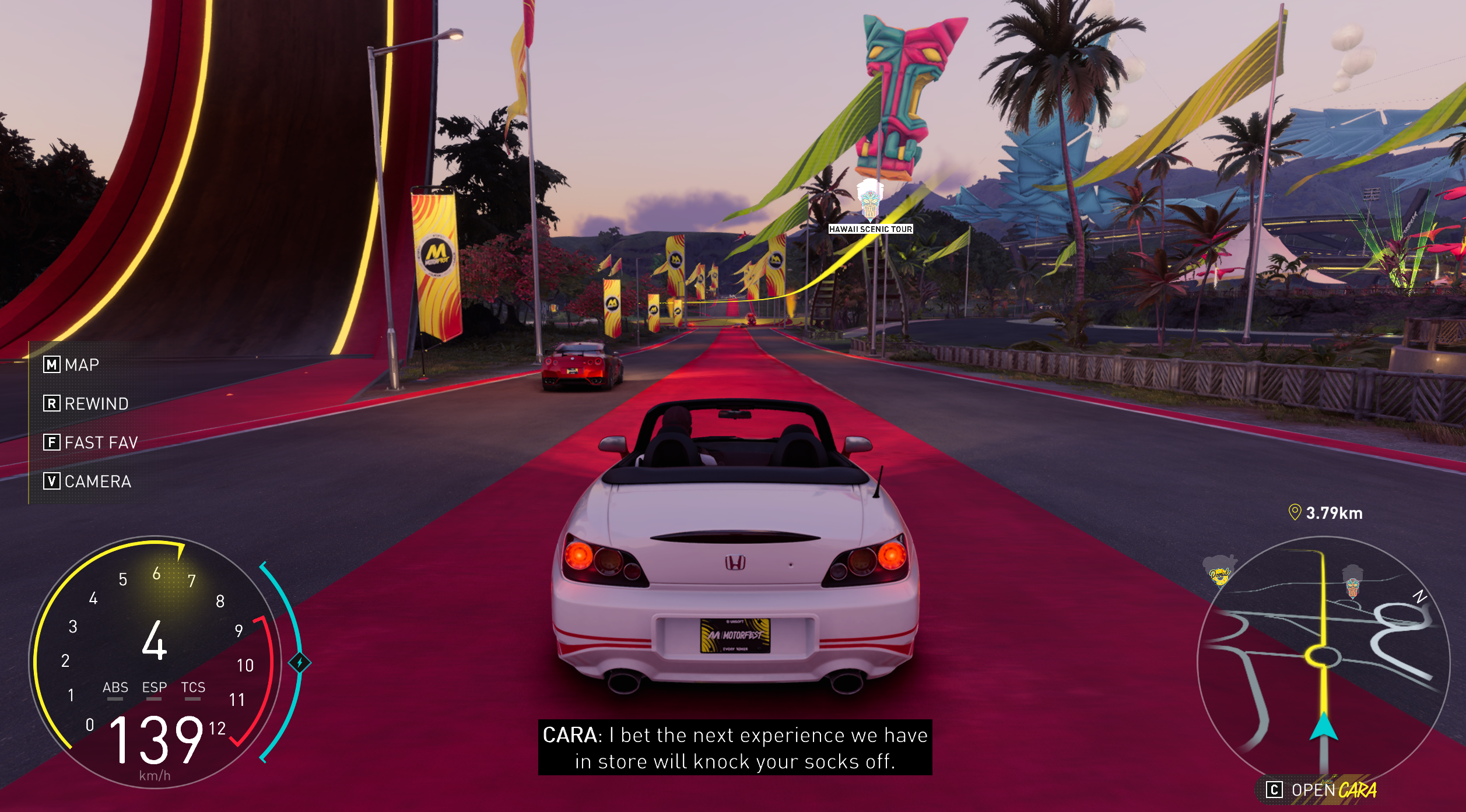Click the circular minimap
The height and width of the screenshot is (812, 1466).
point(1323,662)
